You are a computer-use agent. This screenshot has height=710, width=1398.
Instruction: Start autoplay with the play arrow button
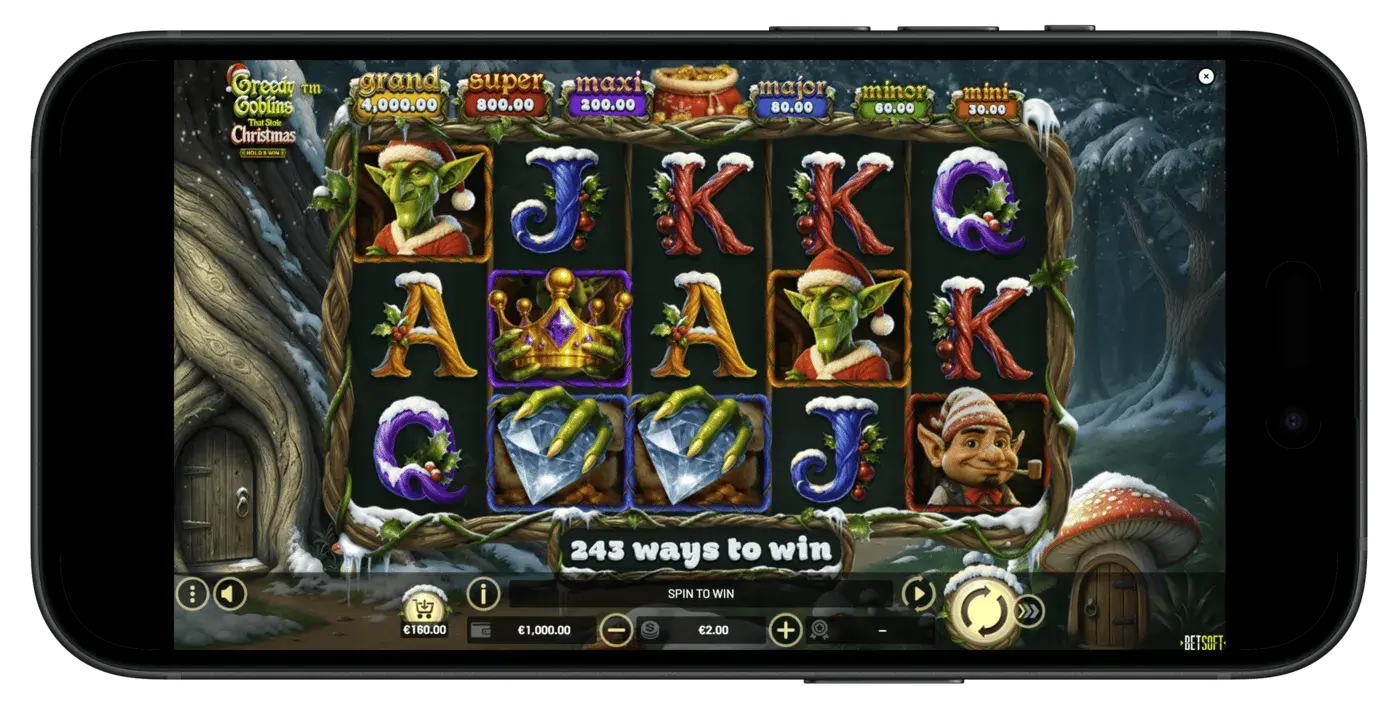click(918, 594)
